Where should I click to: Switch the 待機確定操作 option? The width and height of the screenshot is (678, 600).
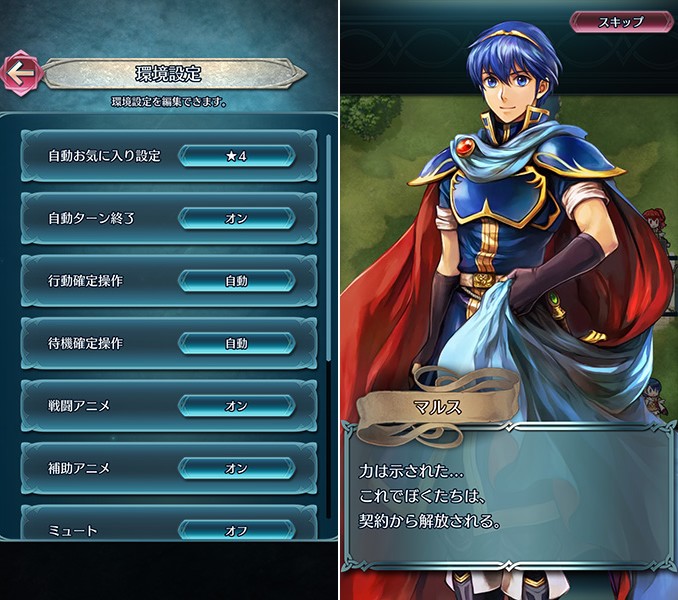pos(236,343)
